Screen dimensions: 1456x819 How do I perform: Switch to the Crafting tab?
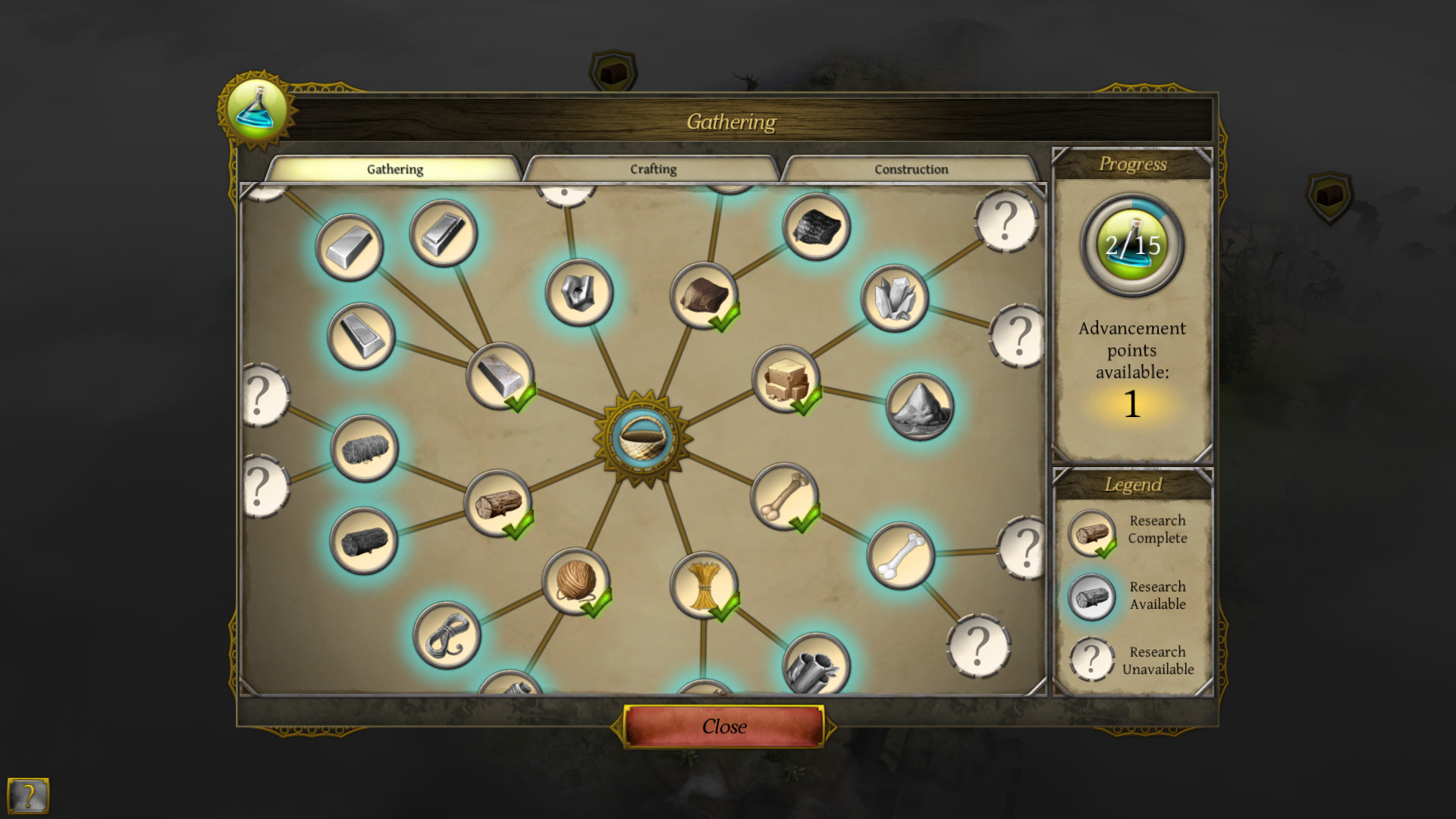[x=652, y=169]
